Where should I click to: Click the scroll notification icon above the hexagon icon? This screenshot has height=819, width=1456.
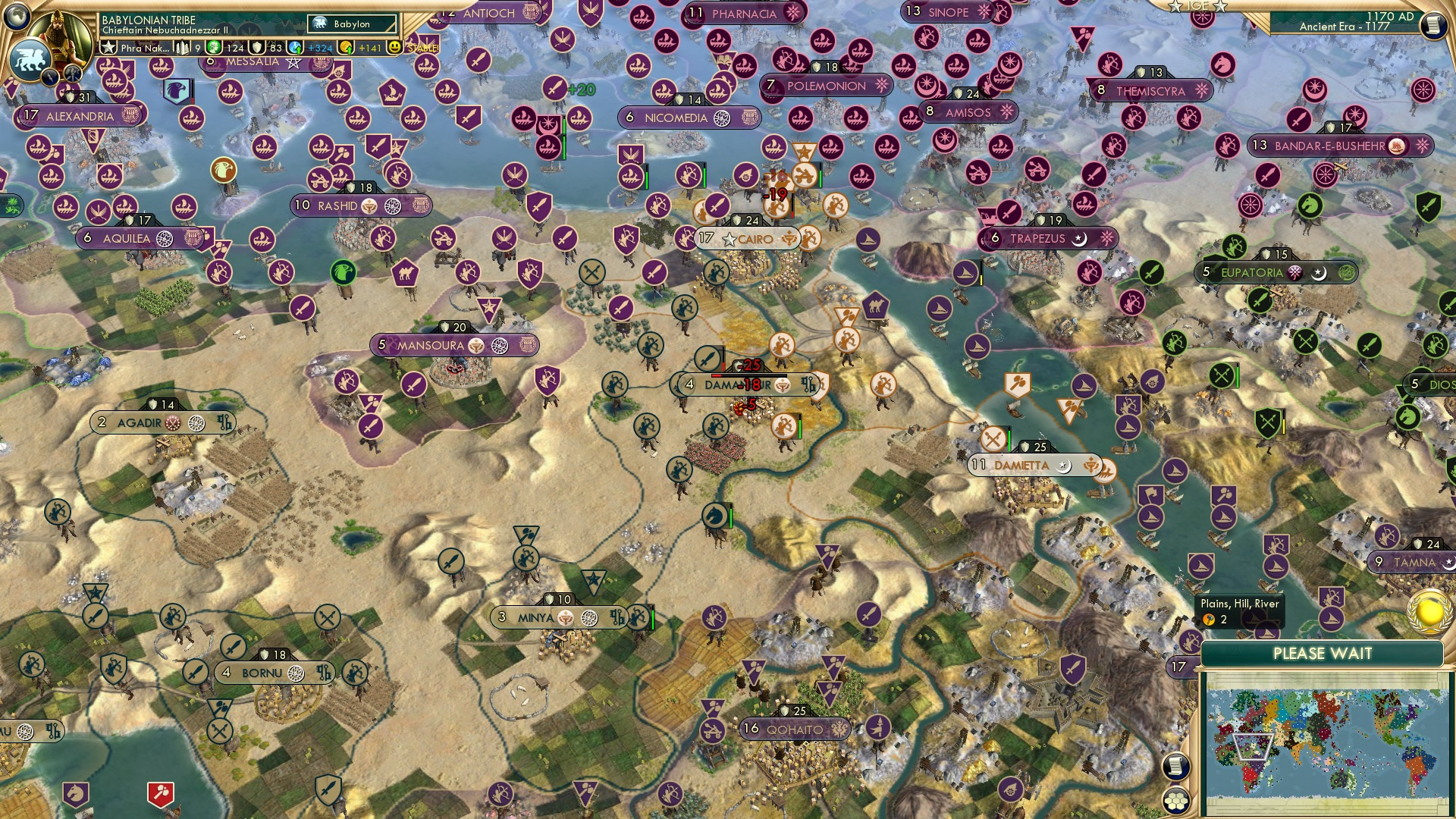(1177, 764)
